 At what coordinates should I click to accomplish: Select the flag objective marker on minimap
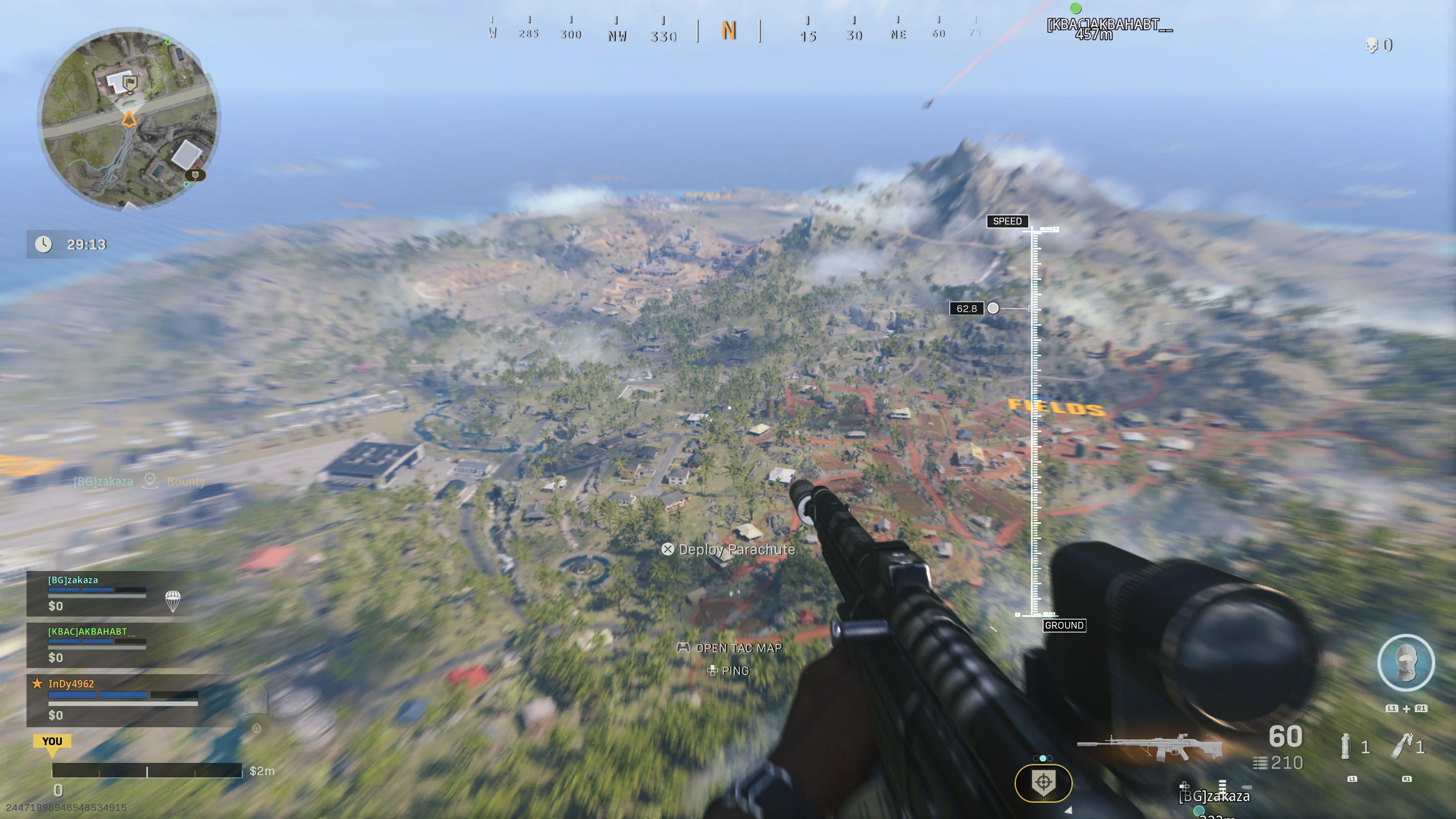tap(130, 85)
